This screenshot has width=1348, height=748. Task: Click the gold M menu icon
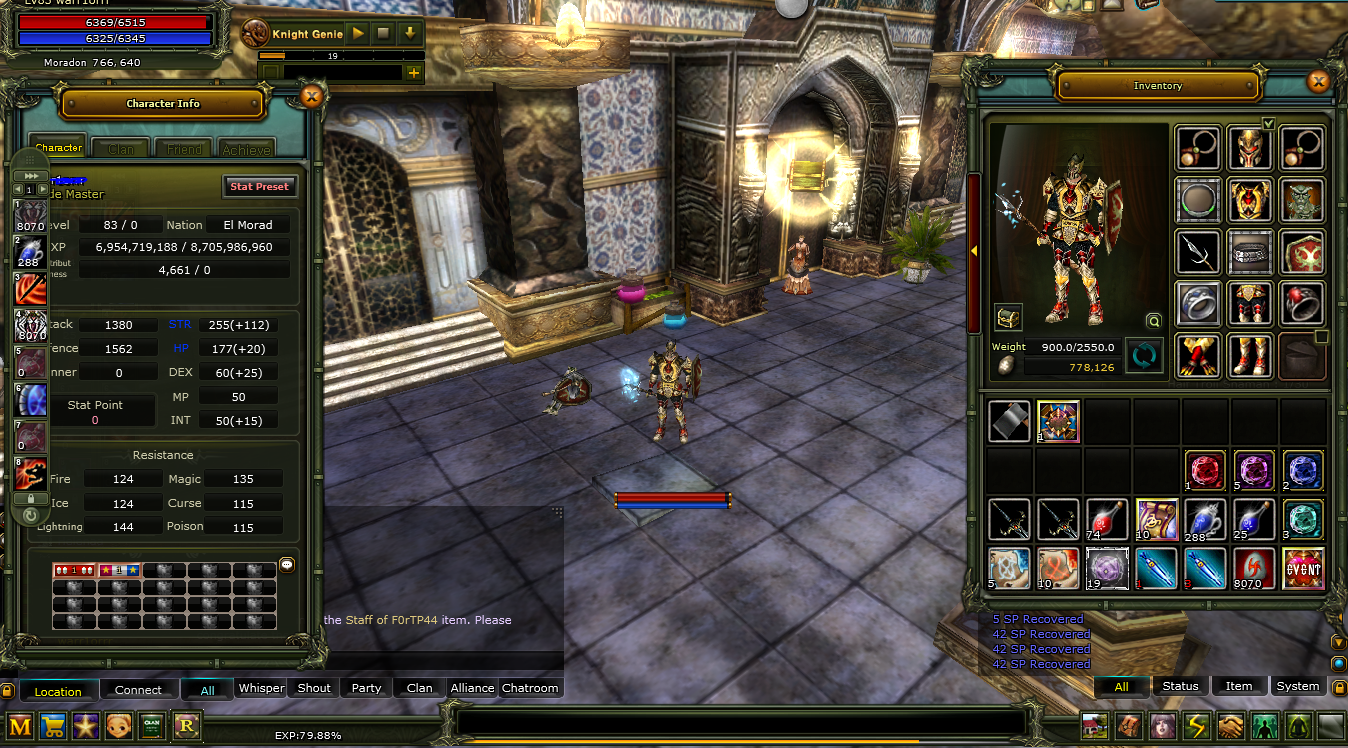click(20, 726)
